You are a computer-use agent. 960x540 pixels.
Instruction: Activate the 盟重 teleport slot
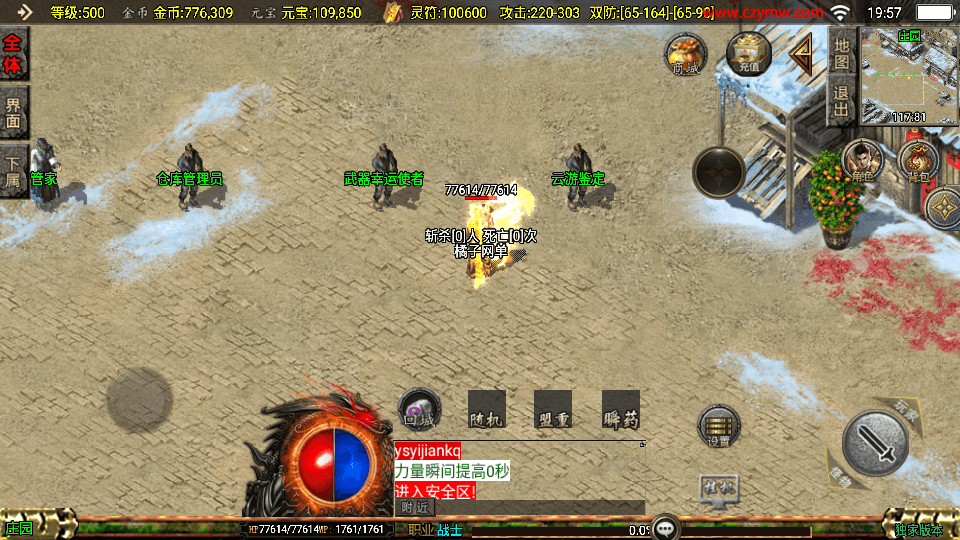pos(553,410)
